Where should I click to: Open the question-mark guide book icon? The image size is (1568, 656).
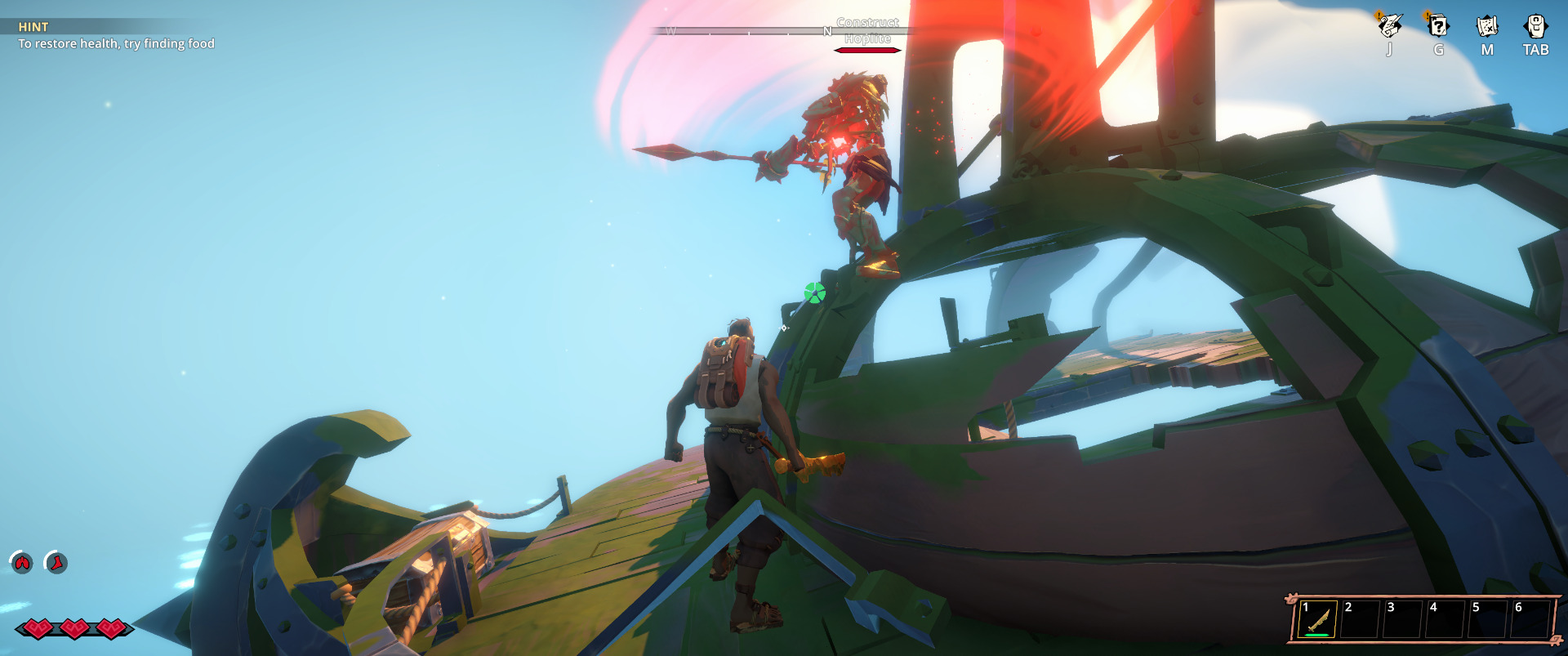pyautogui.click(x=1438, y=26)
